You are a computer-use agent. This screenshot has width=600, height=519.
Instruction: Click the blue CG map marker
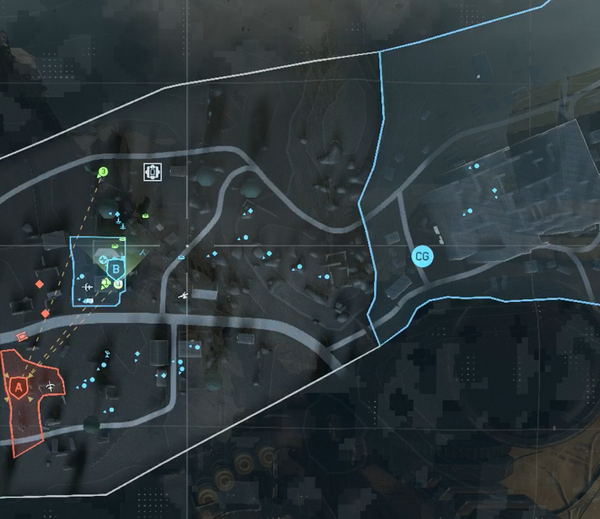pos(422,257)
